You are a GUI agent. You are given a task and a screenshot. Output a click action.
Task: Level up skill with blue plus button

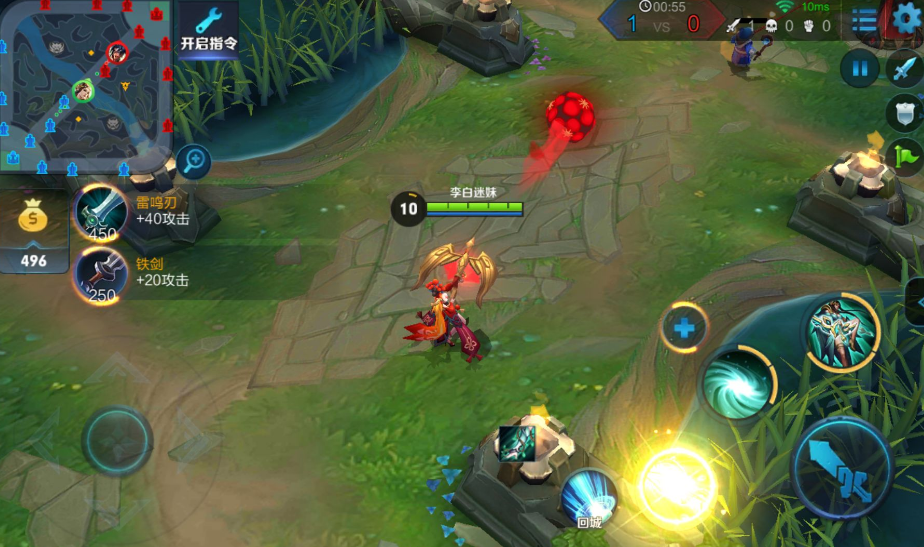pyautogui.click(x=685, y=326)
